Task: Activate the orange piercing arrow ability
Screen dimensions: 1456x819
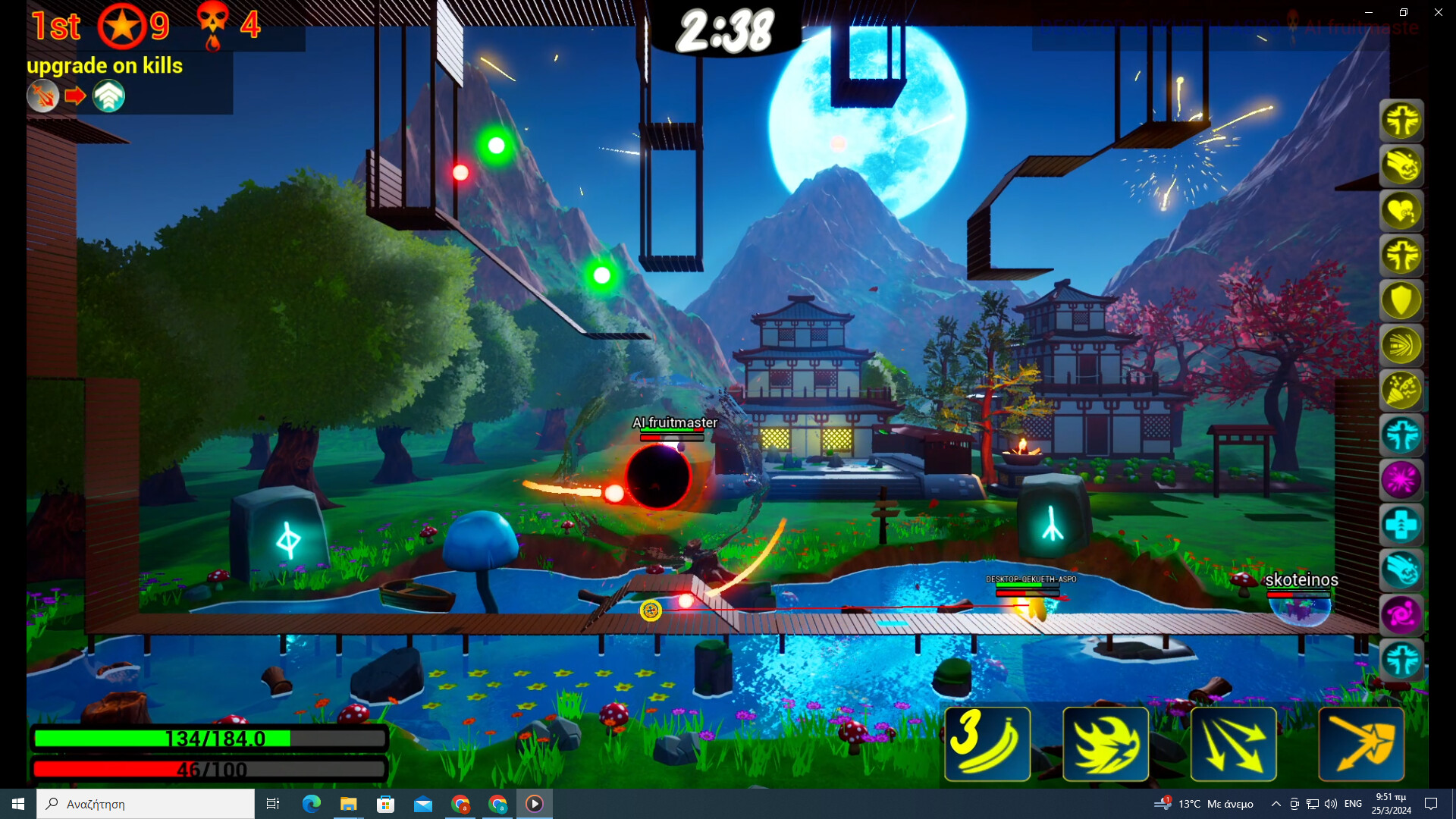Action: point(1361,744)
